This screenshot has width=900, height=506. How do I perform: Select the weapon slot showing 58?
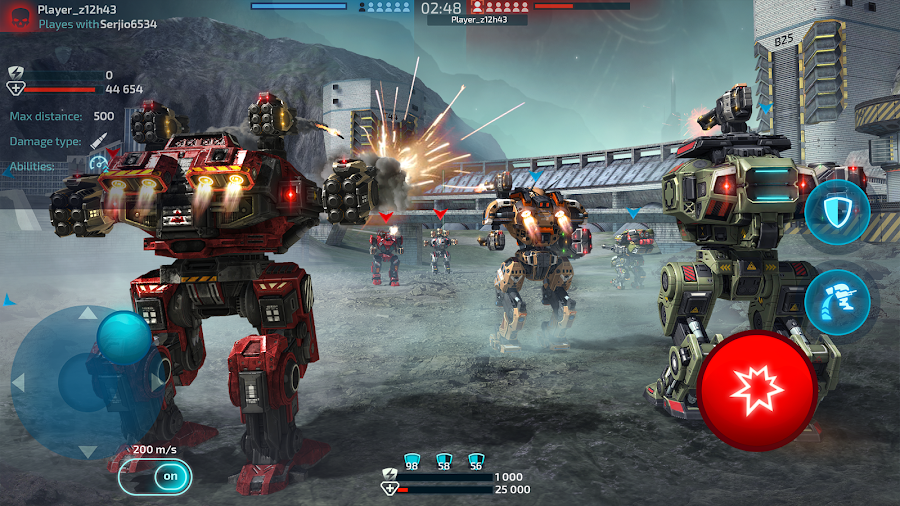444,460
